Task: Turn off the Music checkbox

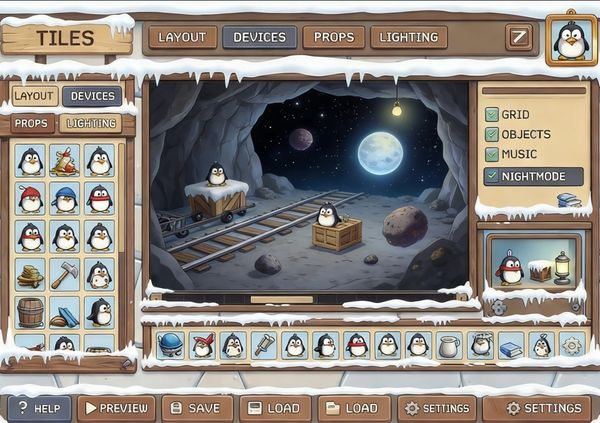Action: pos(492,154)
